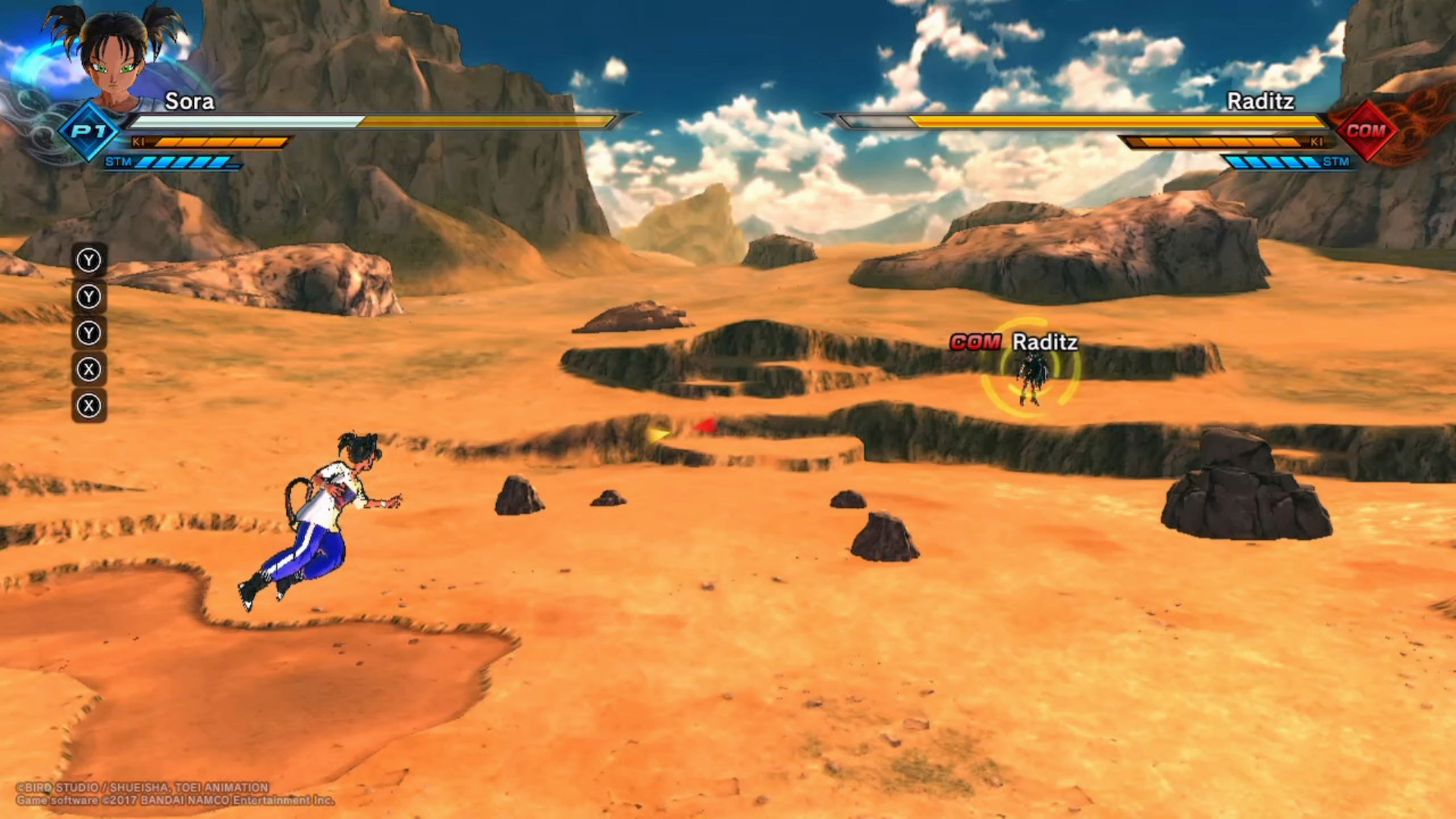The image size is (1456, 819).
Task: Select the blue P1 player badge
Action: click(x=89, y=131)
